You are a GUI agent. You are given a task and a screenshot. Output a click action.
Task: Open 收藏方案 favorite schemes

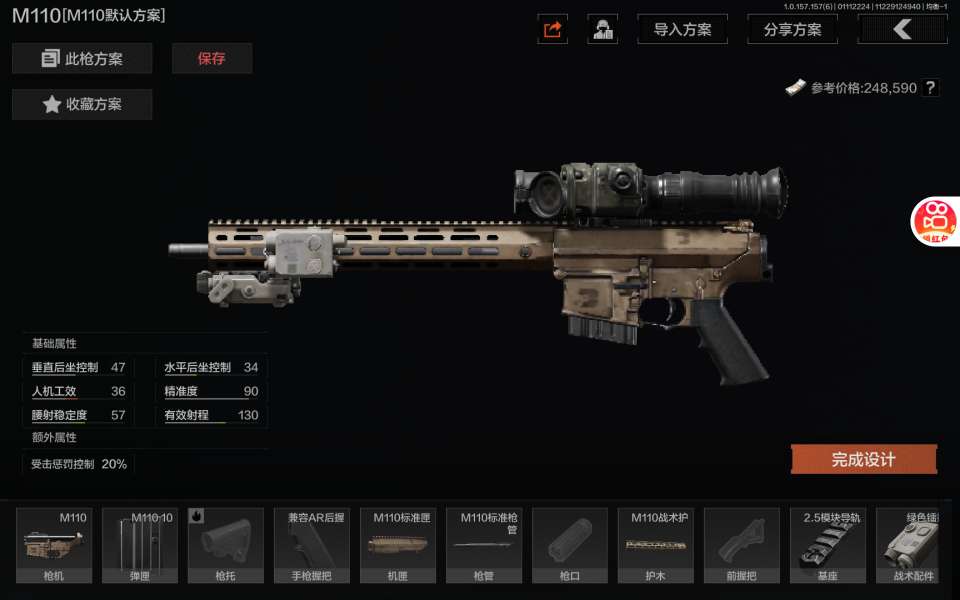[82, 105]
